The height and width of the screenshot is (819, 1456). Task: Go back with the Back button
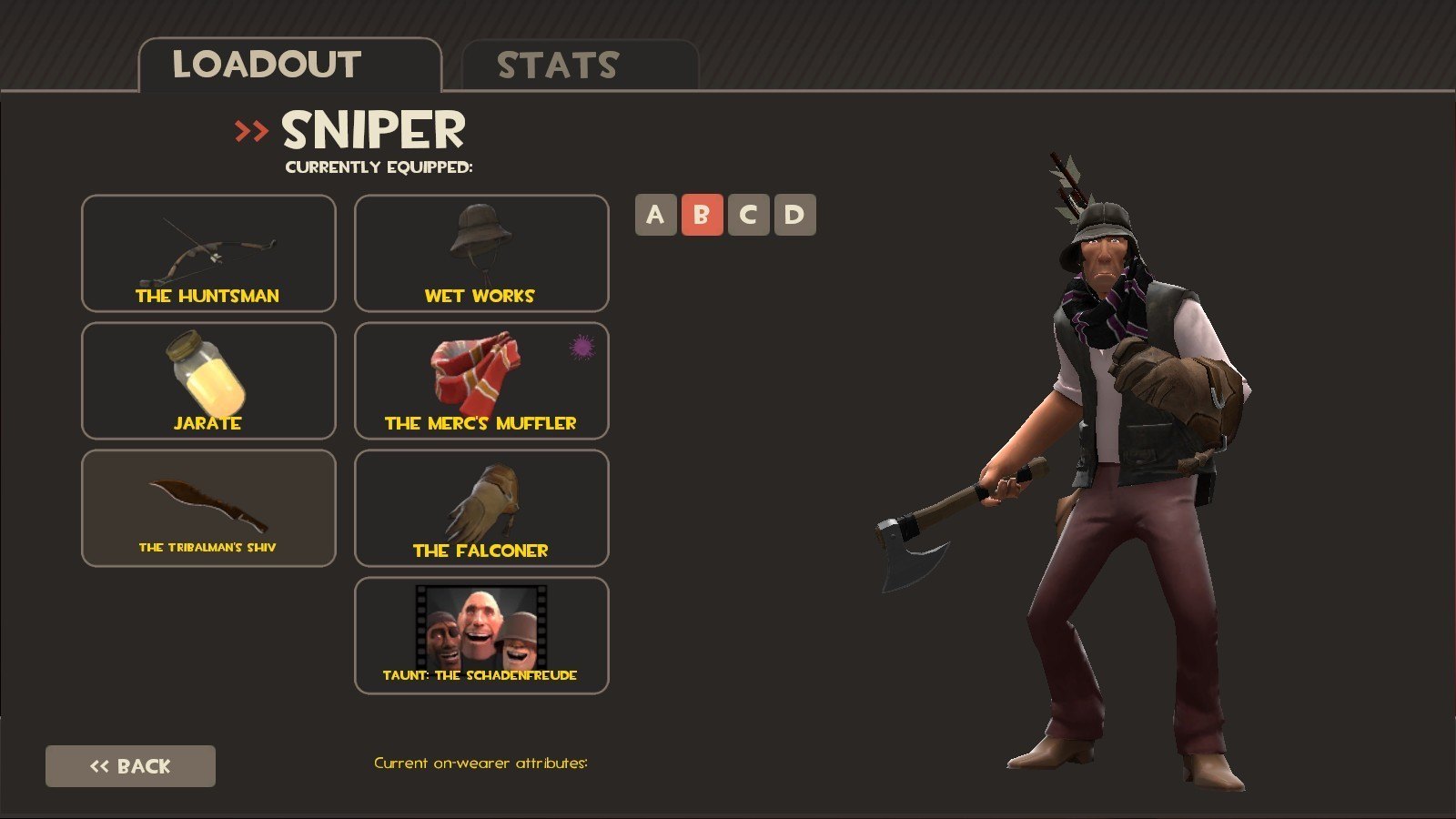tap(130, 766)
